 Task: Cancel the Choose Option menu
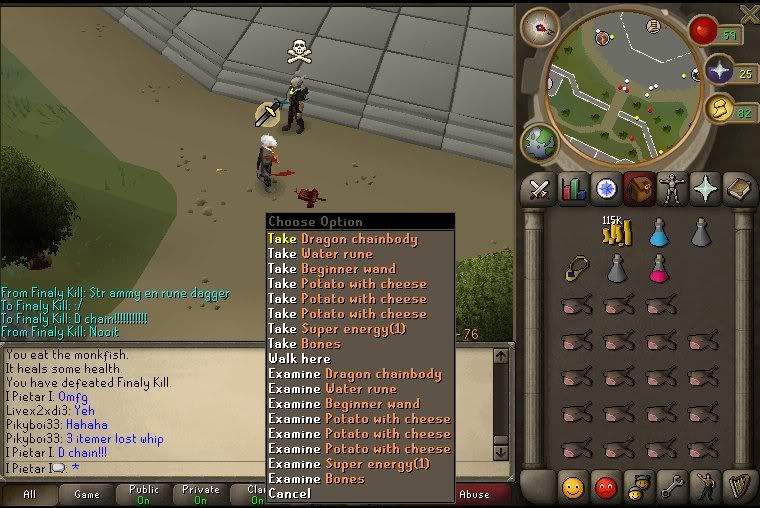tap(289, 494)
